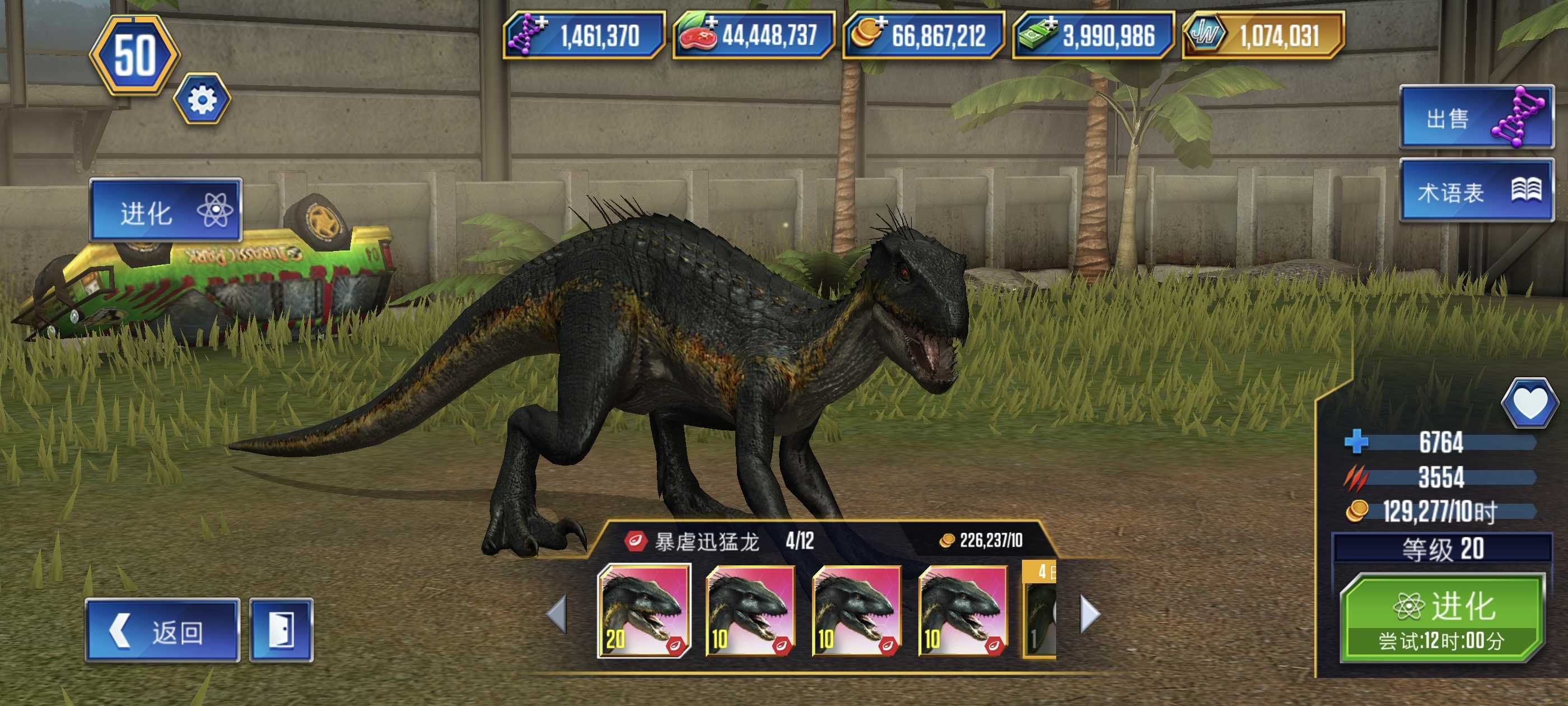Open the player level 50 badge
Screen dimensions: 1568x706
tap(134, 55)
